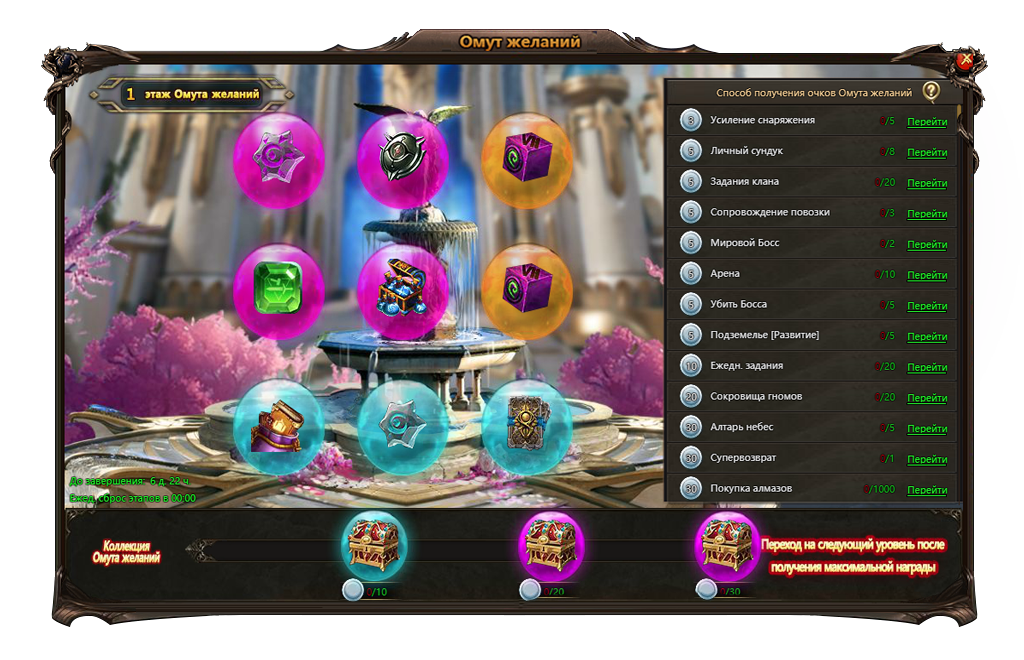Viewport: 1024px width, 660px height.
Task: Select the green emerald gem bubble
Action: [x=279, y=290]
